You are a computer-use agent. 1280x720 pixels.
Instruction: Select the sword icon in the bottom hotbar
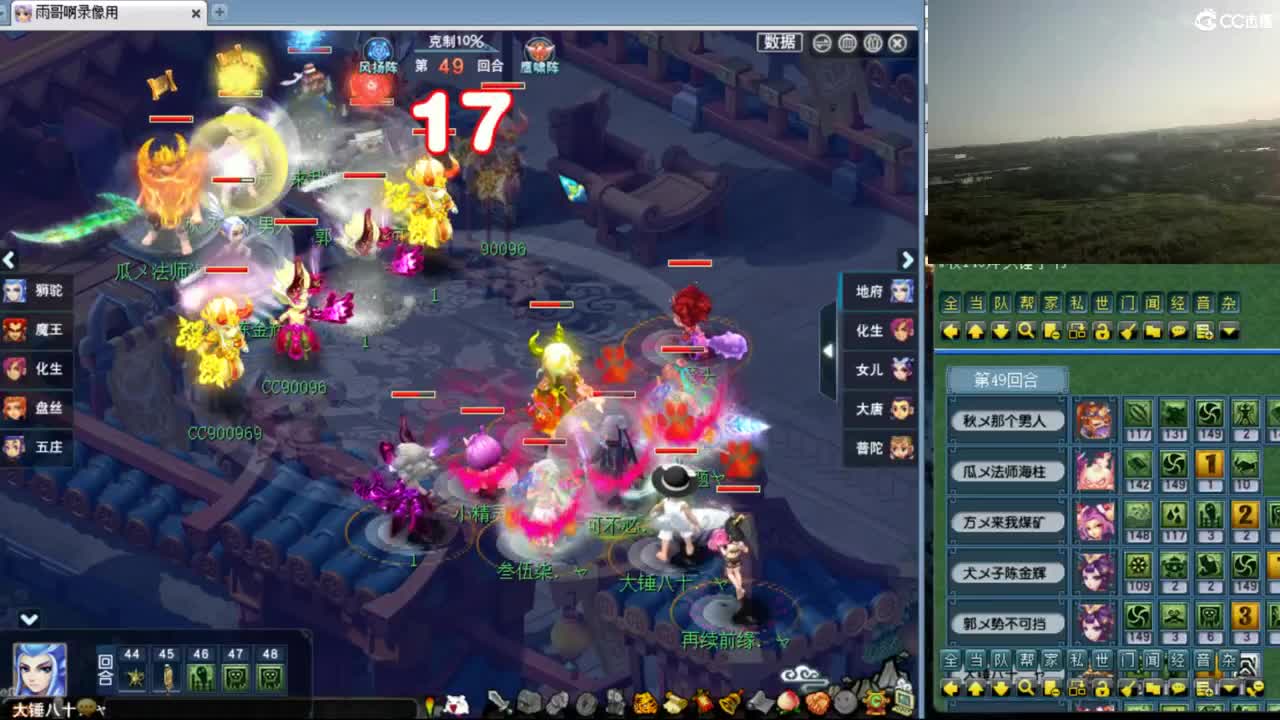(x=498, y=701)
